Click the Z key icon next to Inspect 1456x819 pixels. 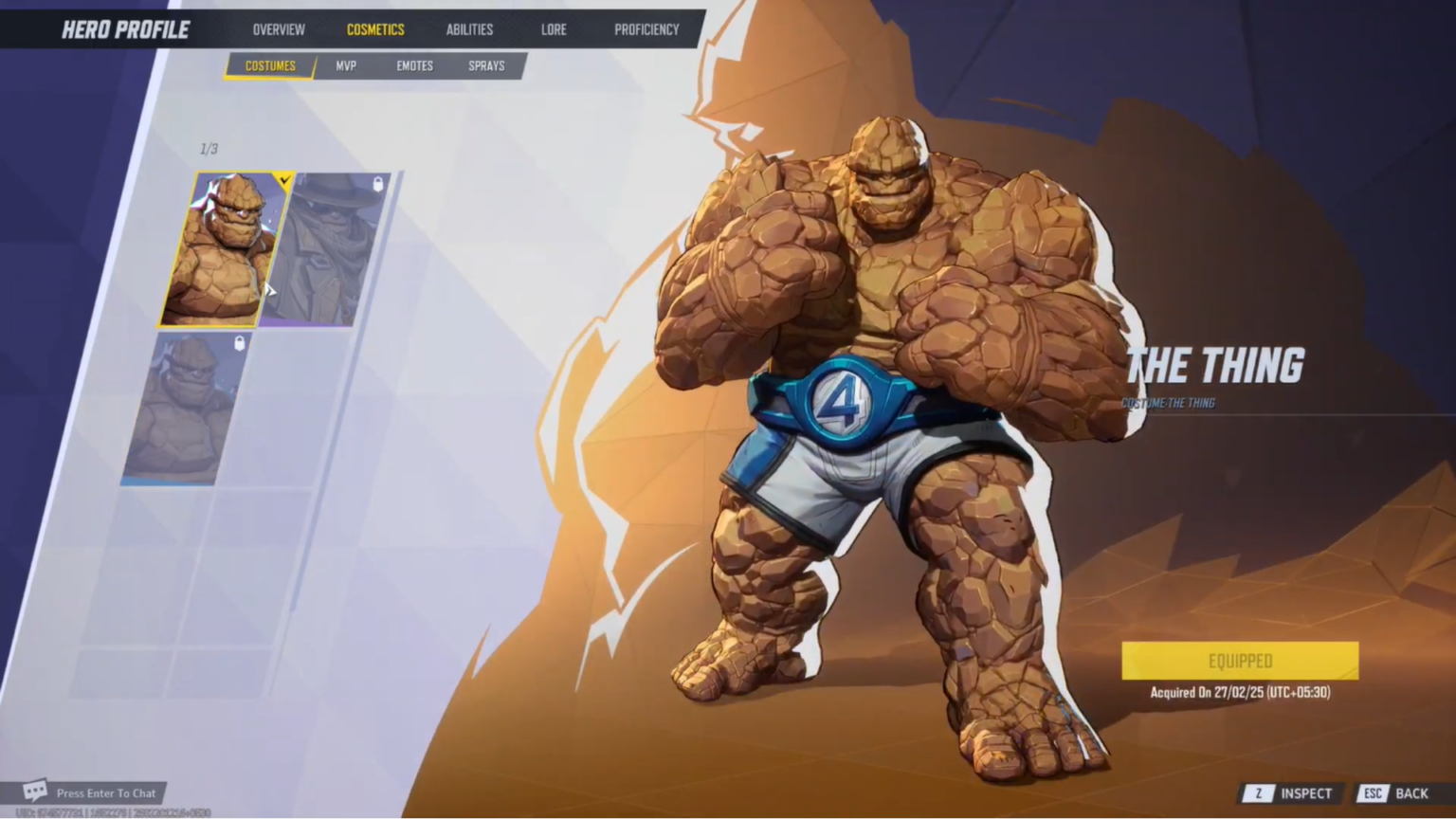1259,793
